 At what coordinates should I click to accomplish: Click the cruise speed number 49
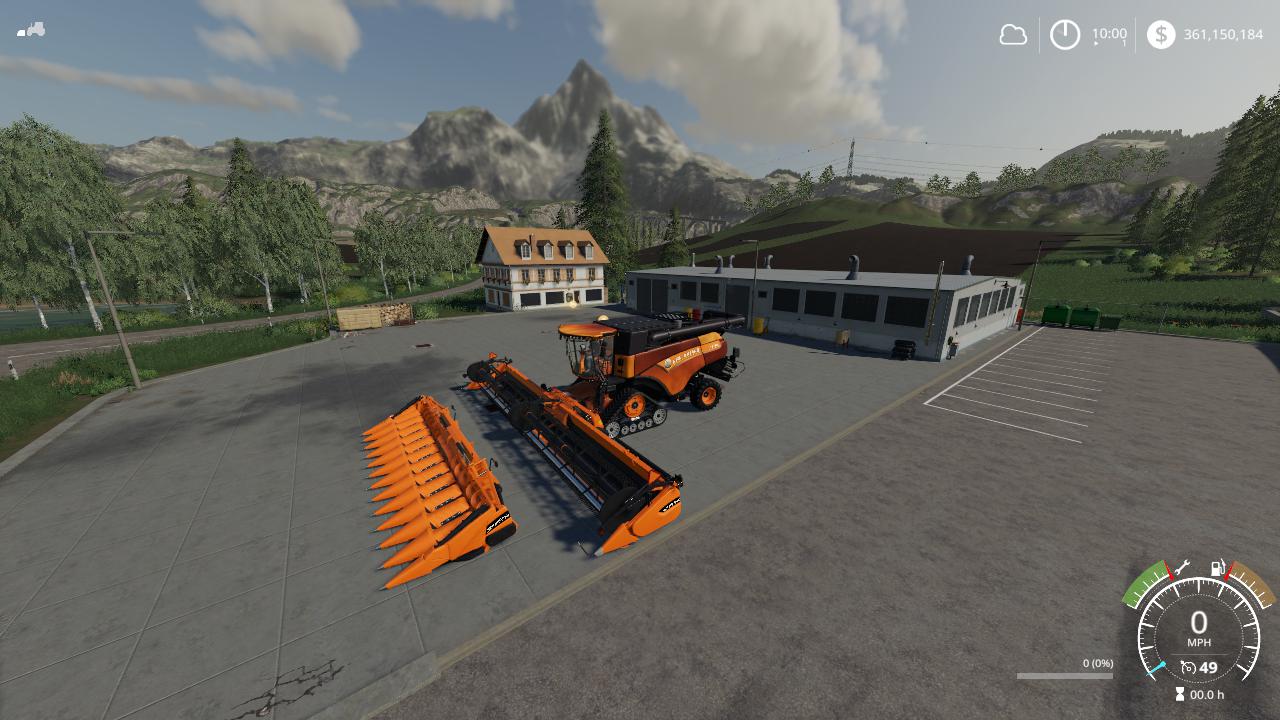pos(1208,666)
